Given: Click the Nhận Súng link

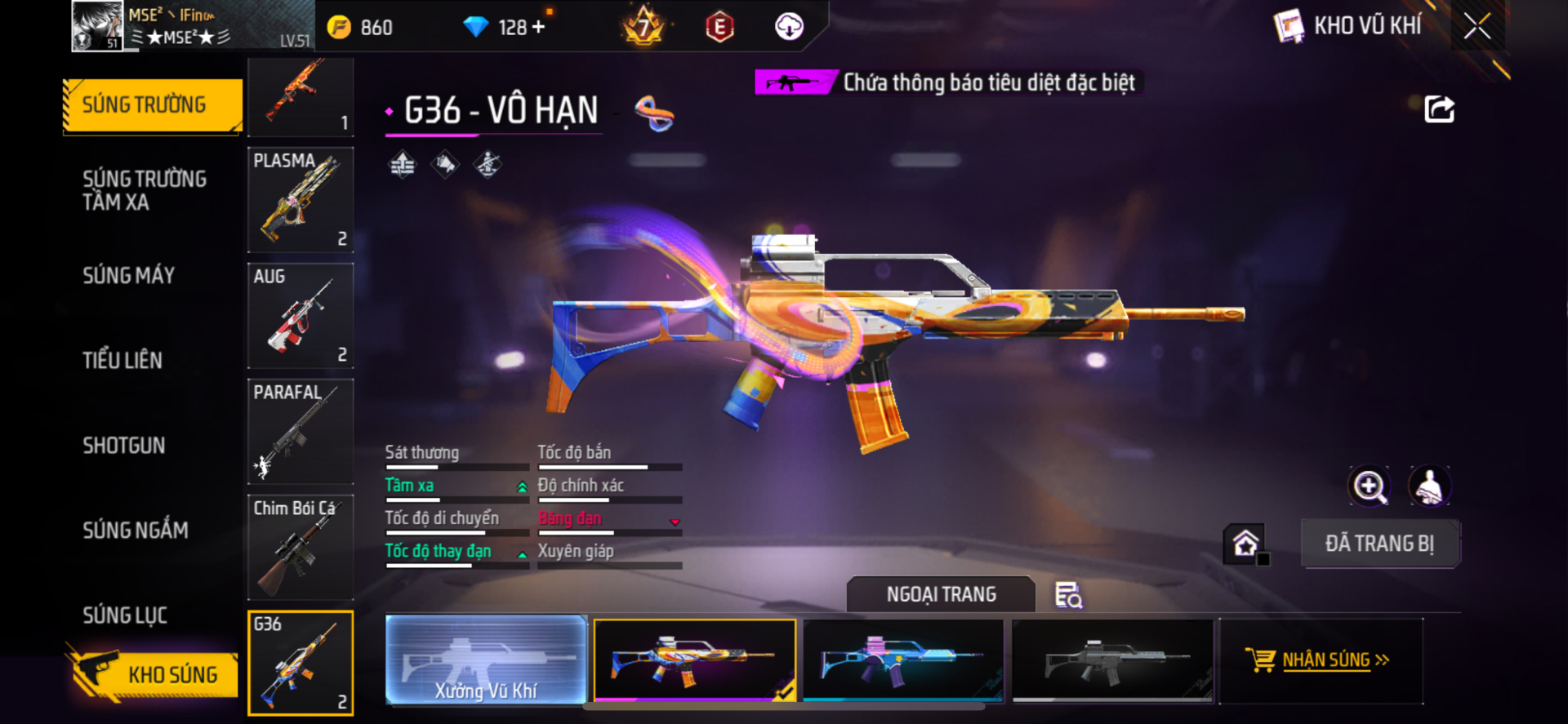Looking at the screenshot, I should 1326,660.
